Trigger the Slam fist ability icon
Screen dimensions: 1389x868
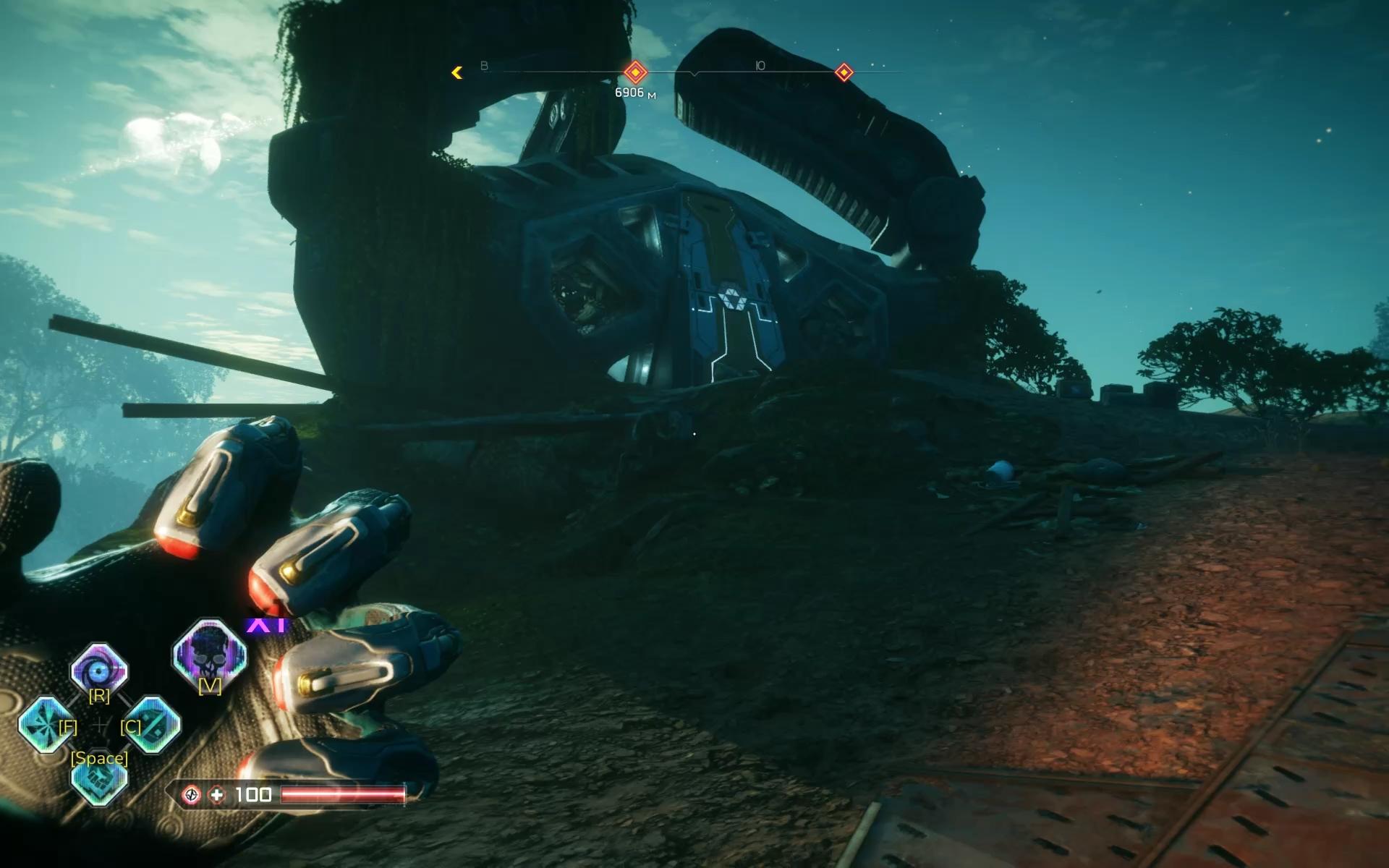tap(99, 780)
